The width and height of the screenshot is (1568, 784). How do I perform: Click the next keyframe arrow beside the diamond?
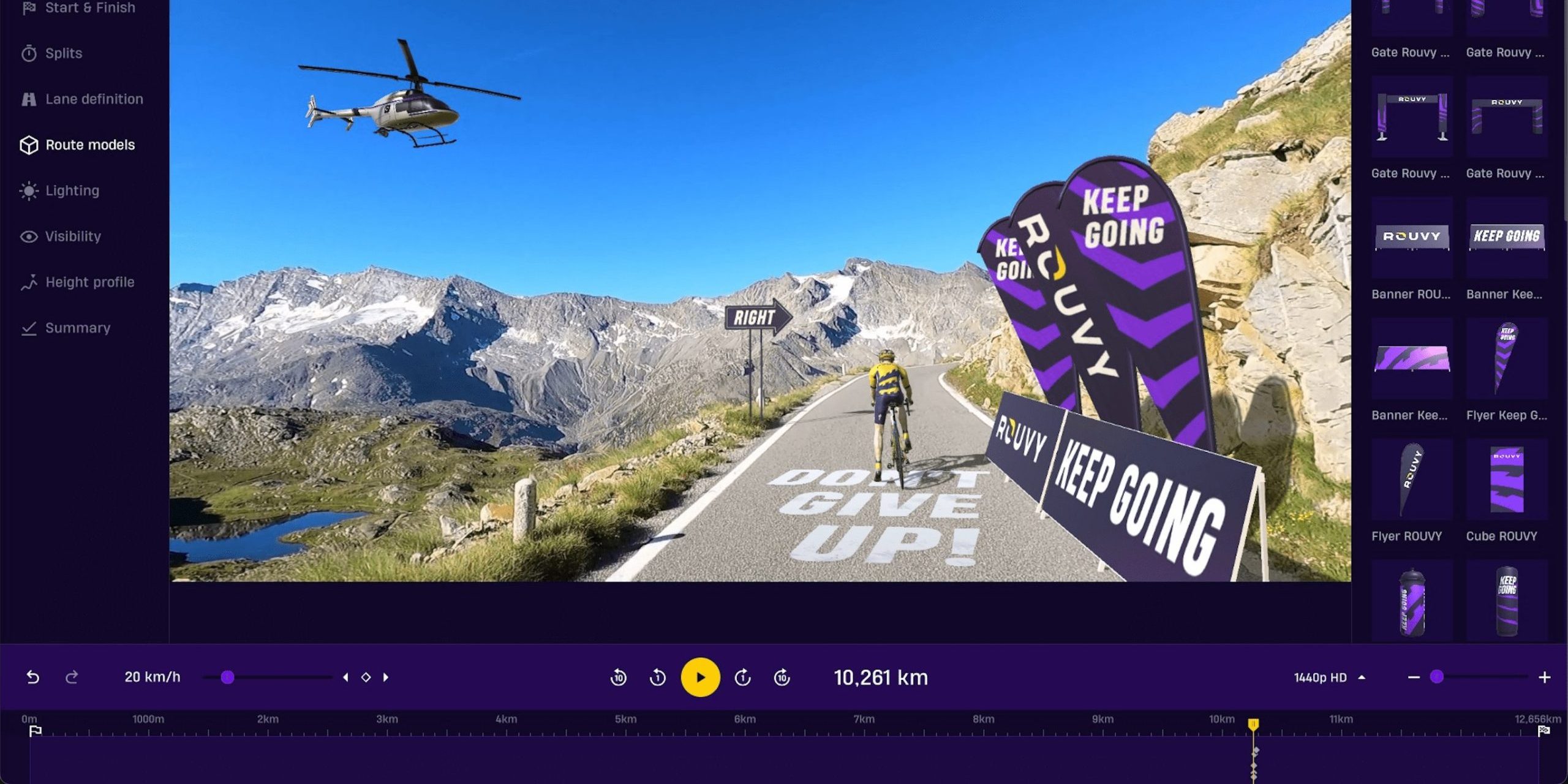386,677
